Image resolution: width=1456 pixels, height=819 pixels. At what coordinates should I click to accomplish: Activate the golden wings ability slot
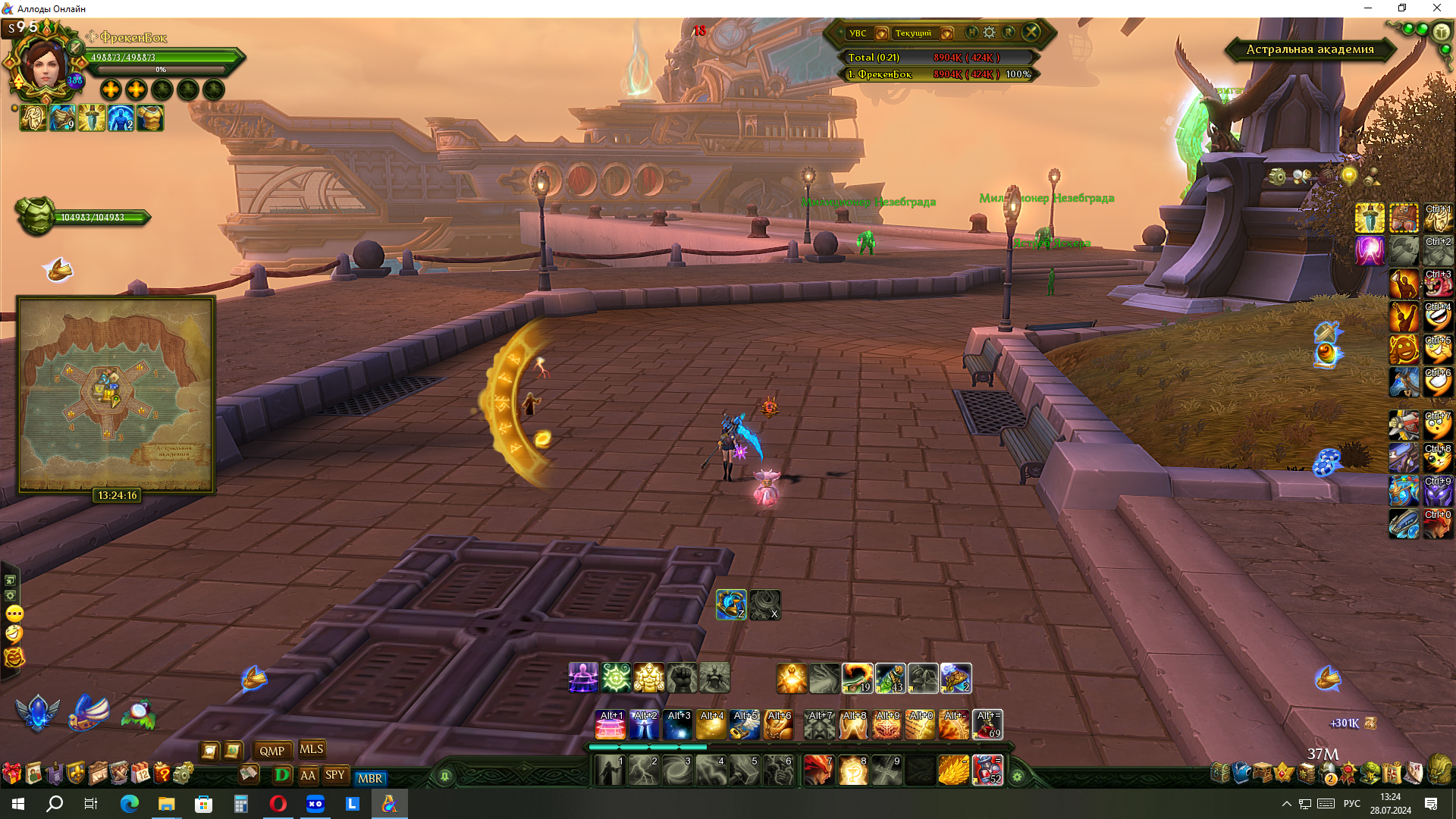coord(953,770)
